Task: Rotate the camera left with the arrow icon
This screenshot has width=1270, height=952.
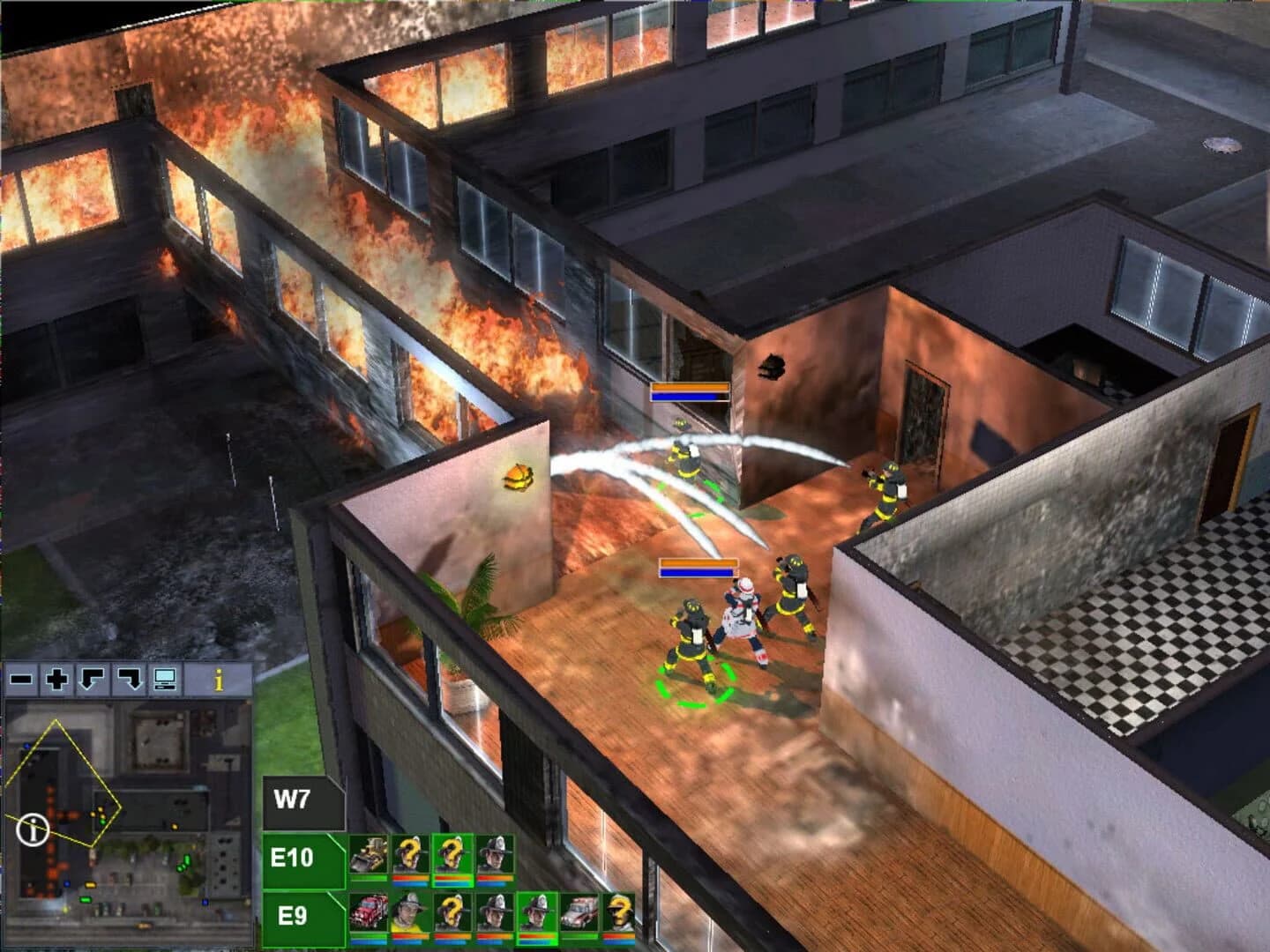Action: [91, 678]
